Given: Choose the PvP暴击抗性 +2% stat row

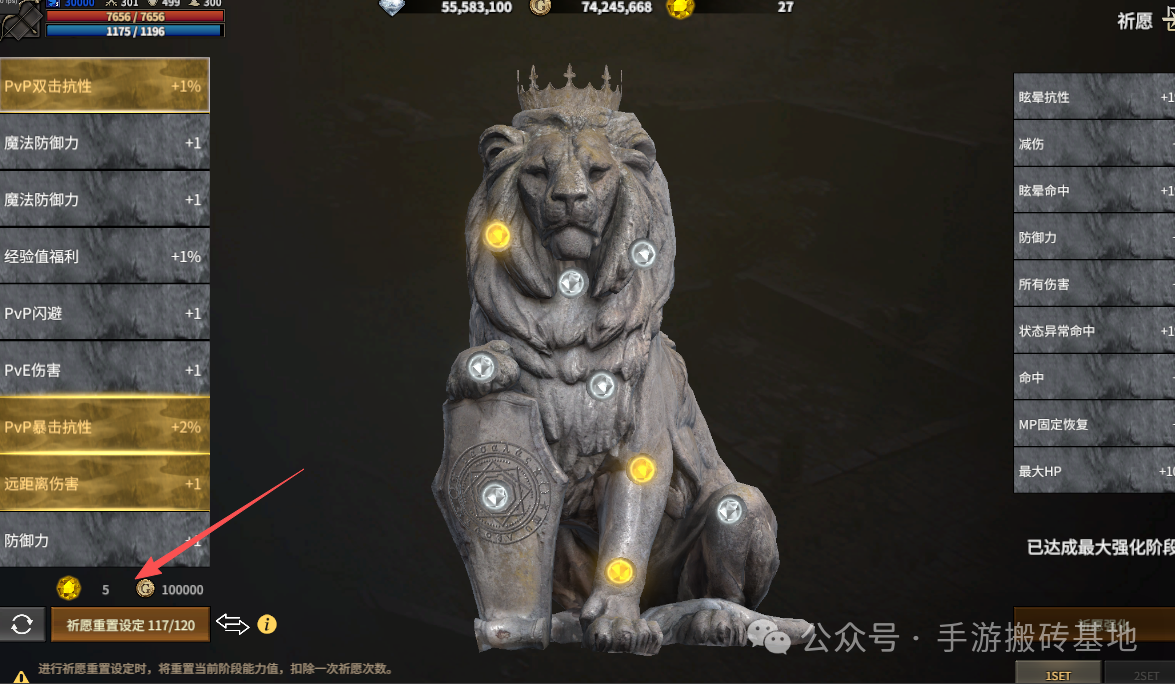Looking at the screenshot, I should (104, 427).
